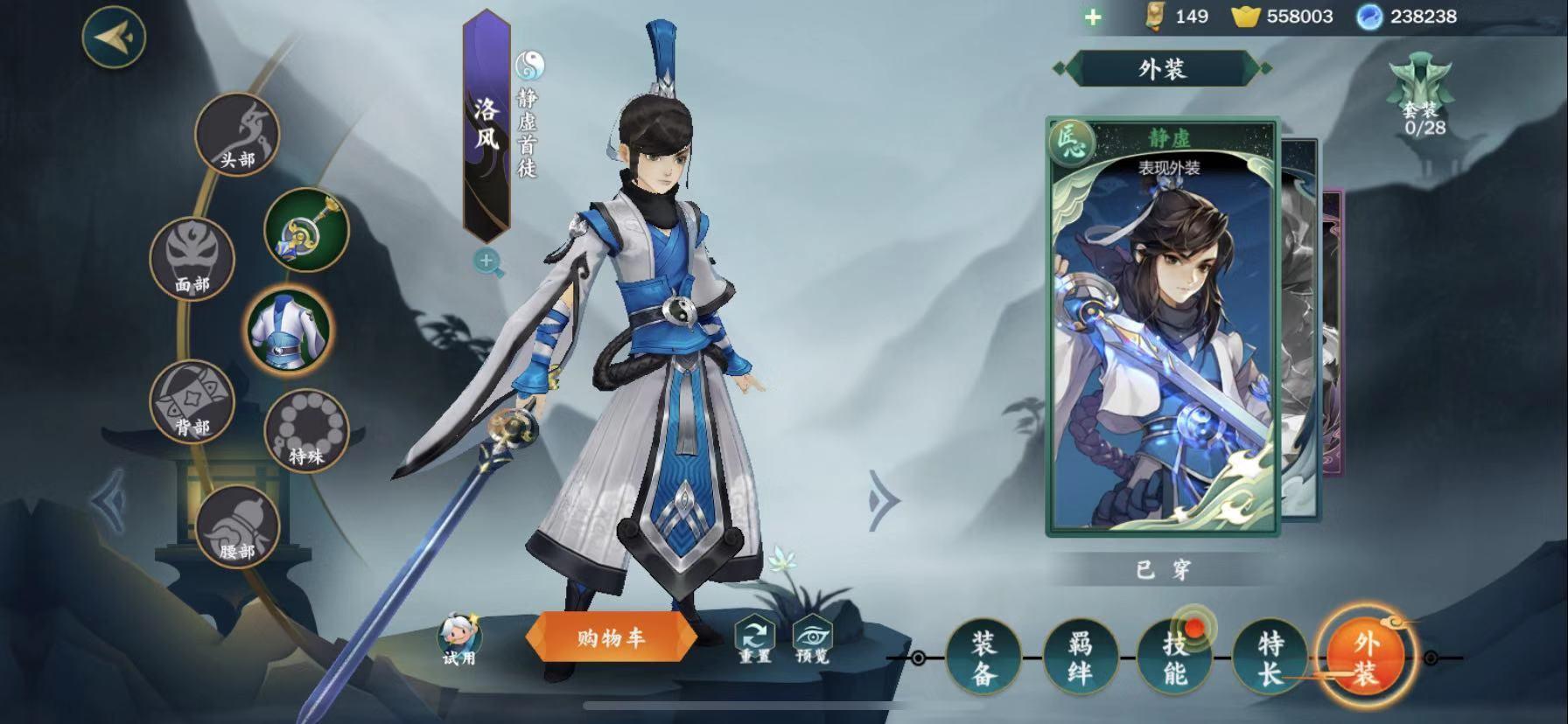Select the 面部 face slot

[192, 259]
